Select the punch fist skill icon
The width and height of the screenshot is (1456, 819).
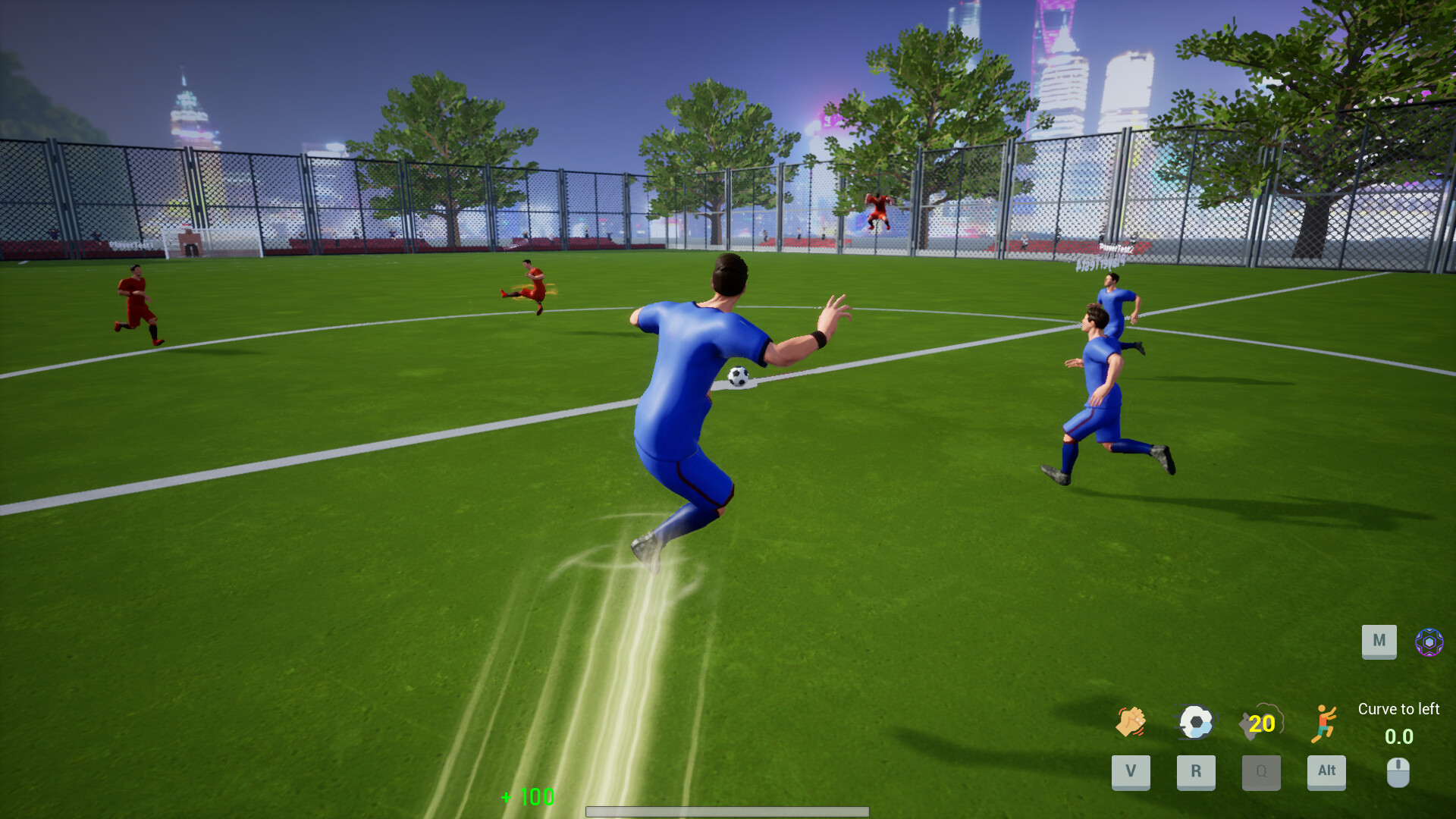click(1131, 723)
